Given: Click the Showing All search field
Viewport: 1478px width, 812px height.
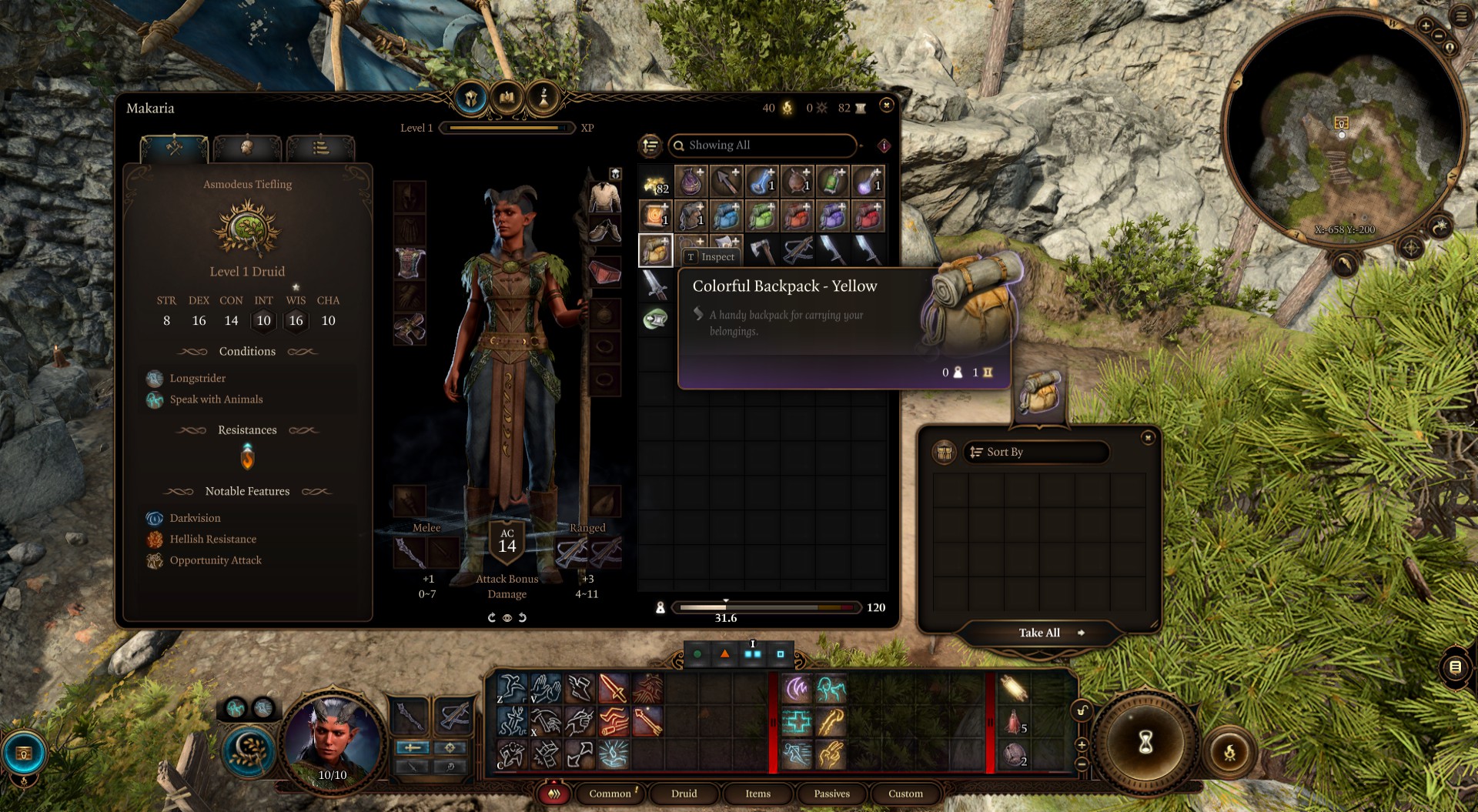Looking at the screenshot, I should 762,145.
